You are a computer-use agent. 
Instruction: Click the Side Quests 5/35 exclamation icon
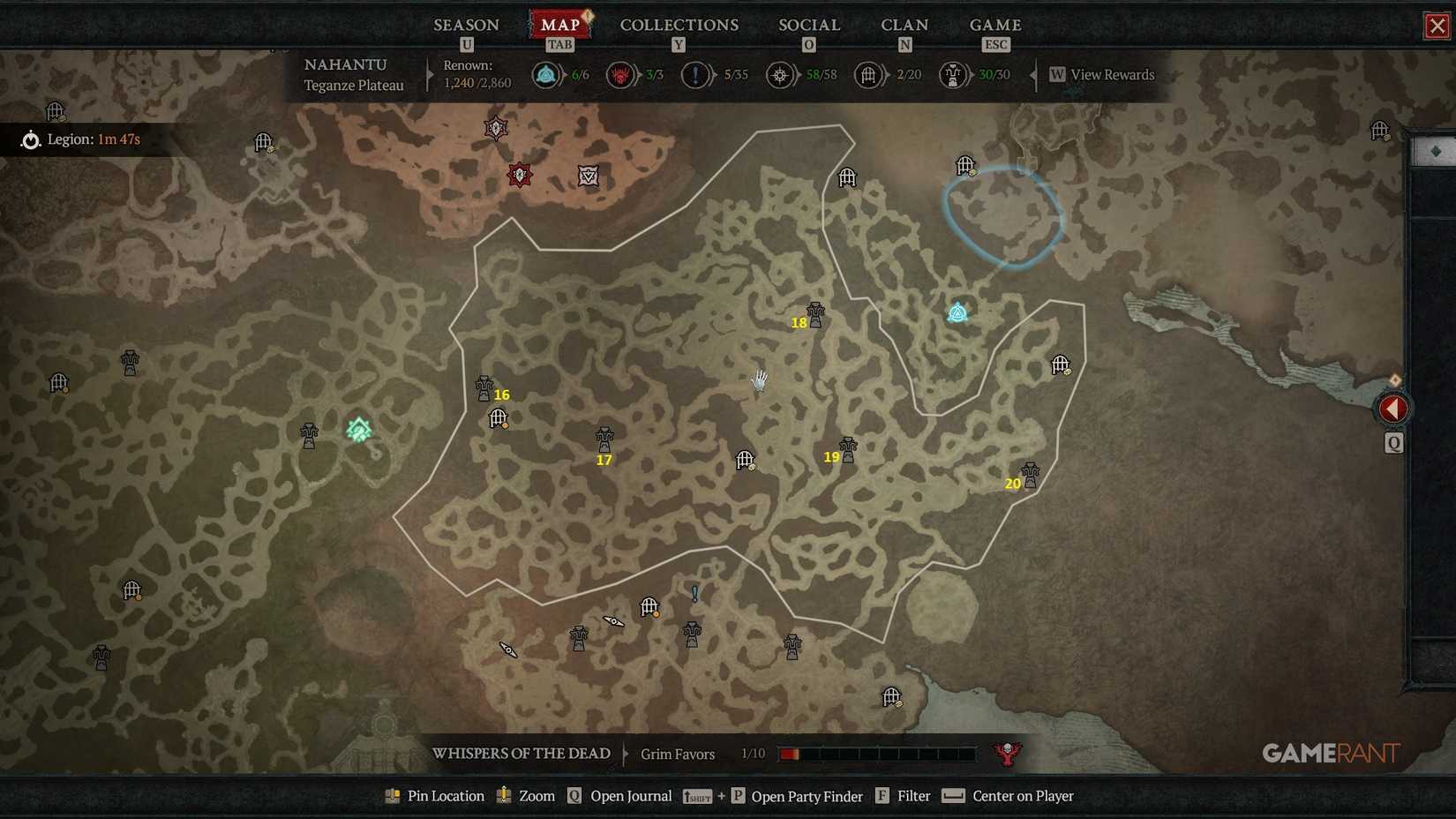coord(694,75)
